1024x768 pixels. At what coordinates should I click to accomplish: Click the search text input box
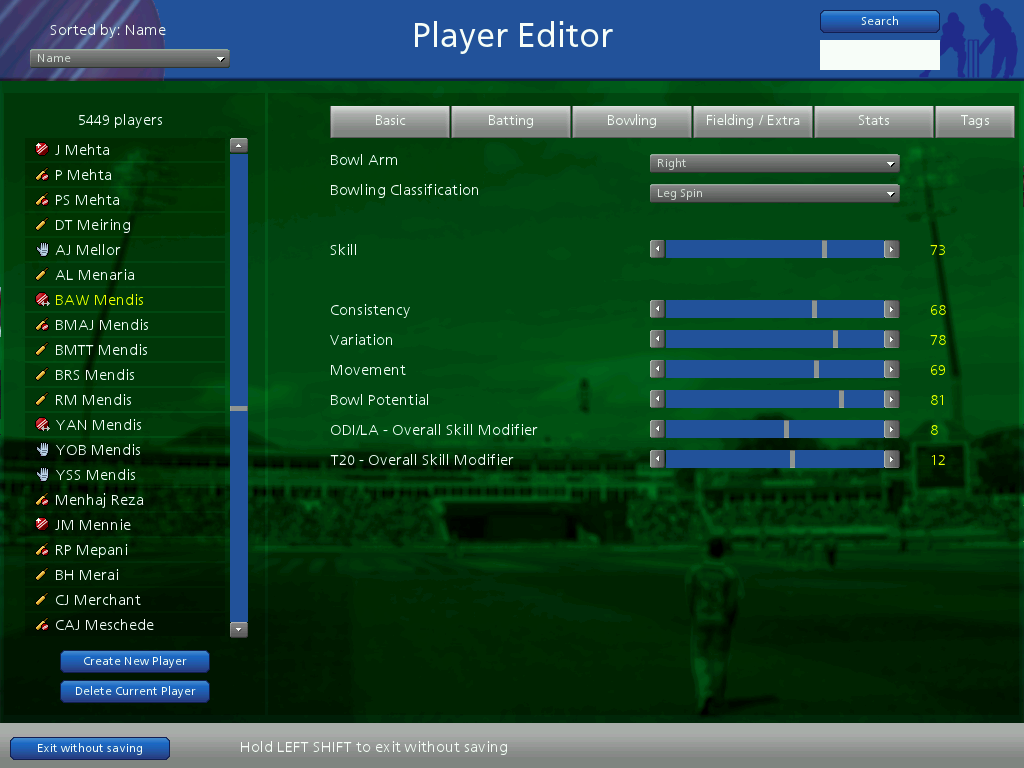(x=879, y=55)
